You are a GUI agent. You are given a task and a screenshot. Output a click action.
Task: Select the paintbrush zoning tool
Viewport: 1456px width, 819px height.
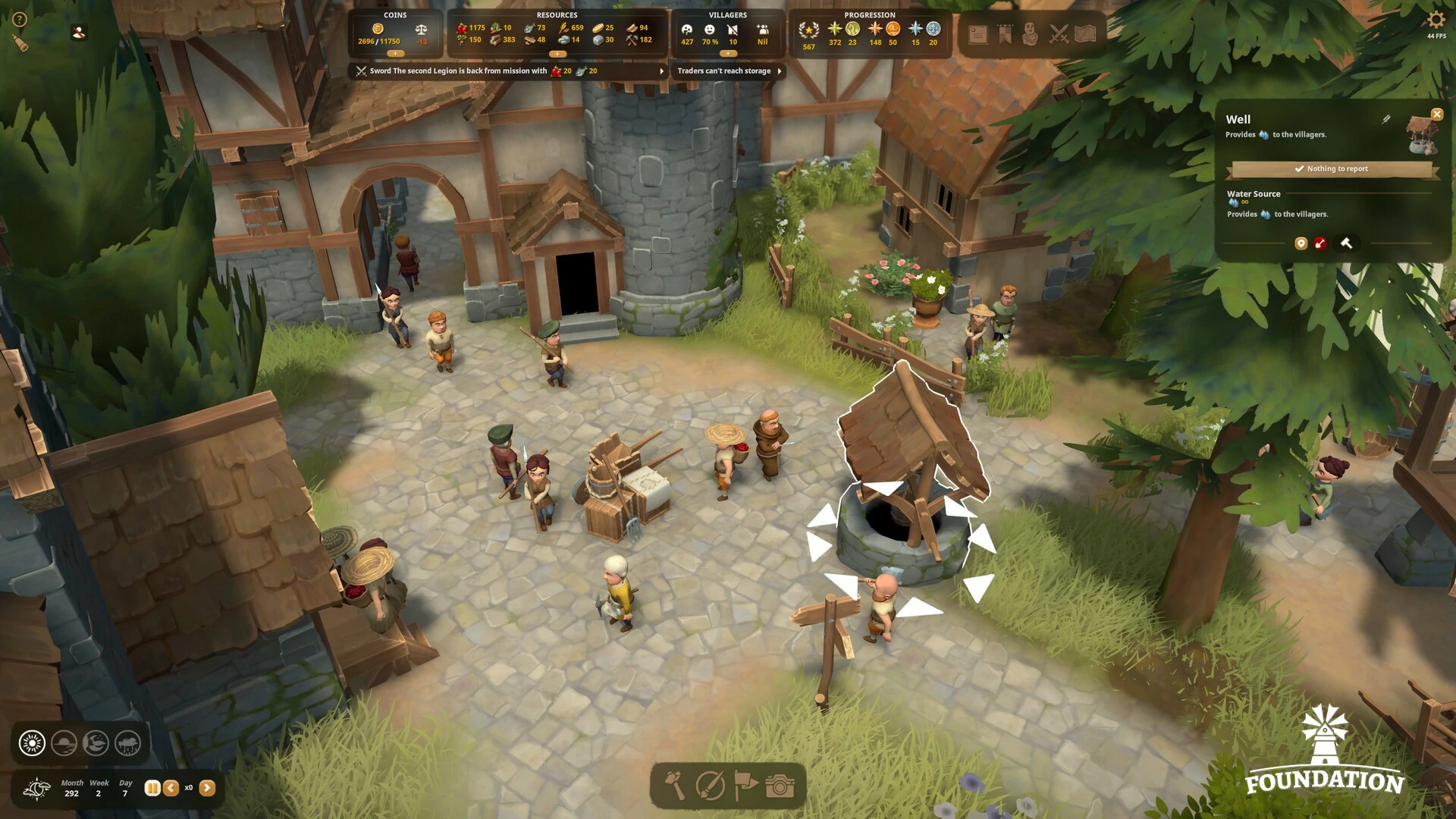click(x=711, y=786)
